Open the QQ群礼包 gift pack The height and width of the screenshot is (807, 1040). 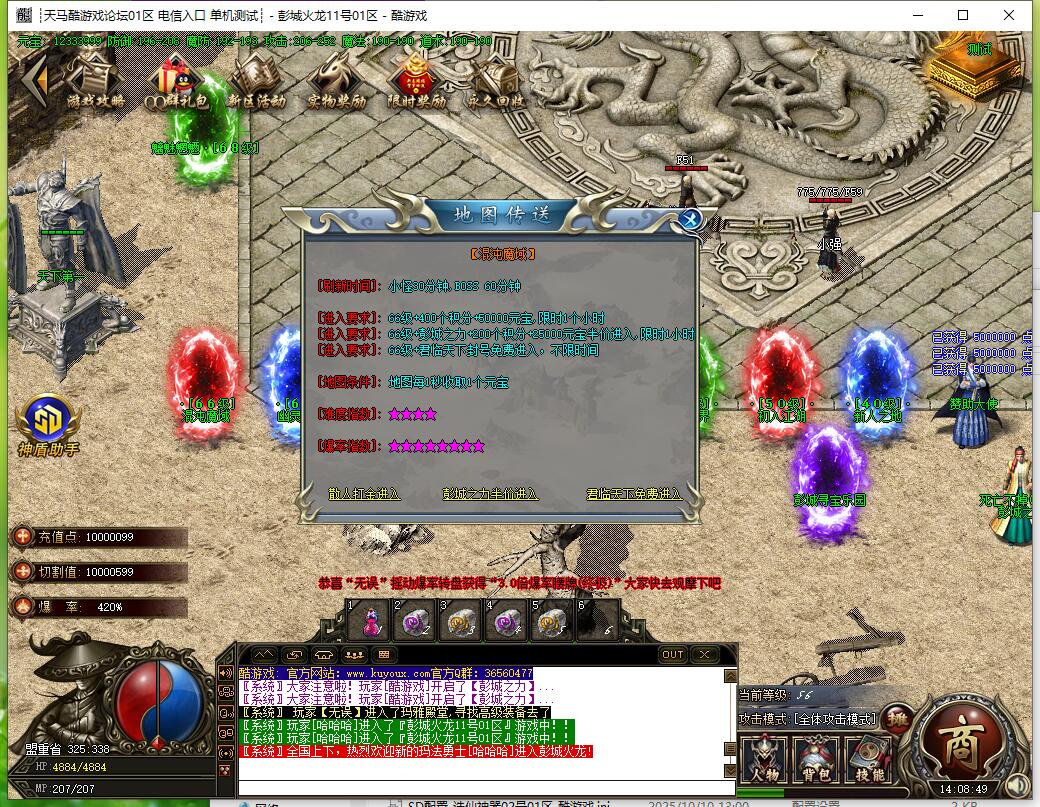coord(176,79)
